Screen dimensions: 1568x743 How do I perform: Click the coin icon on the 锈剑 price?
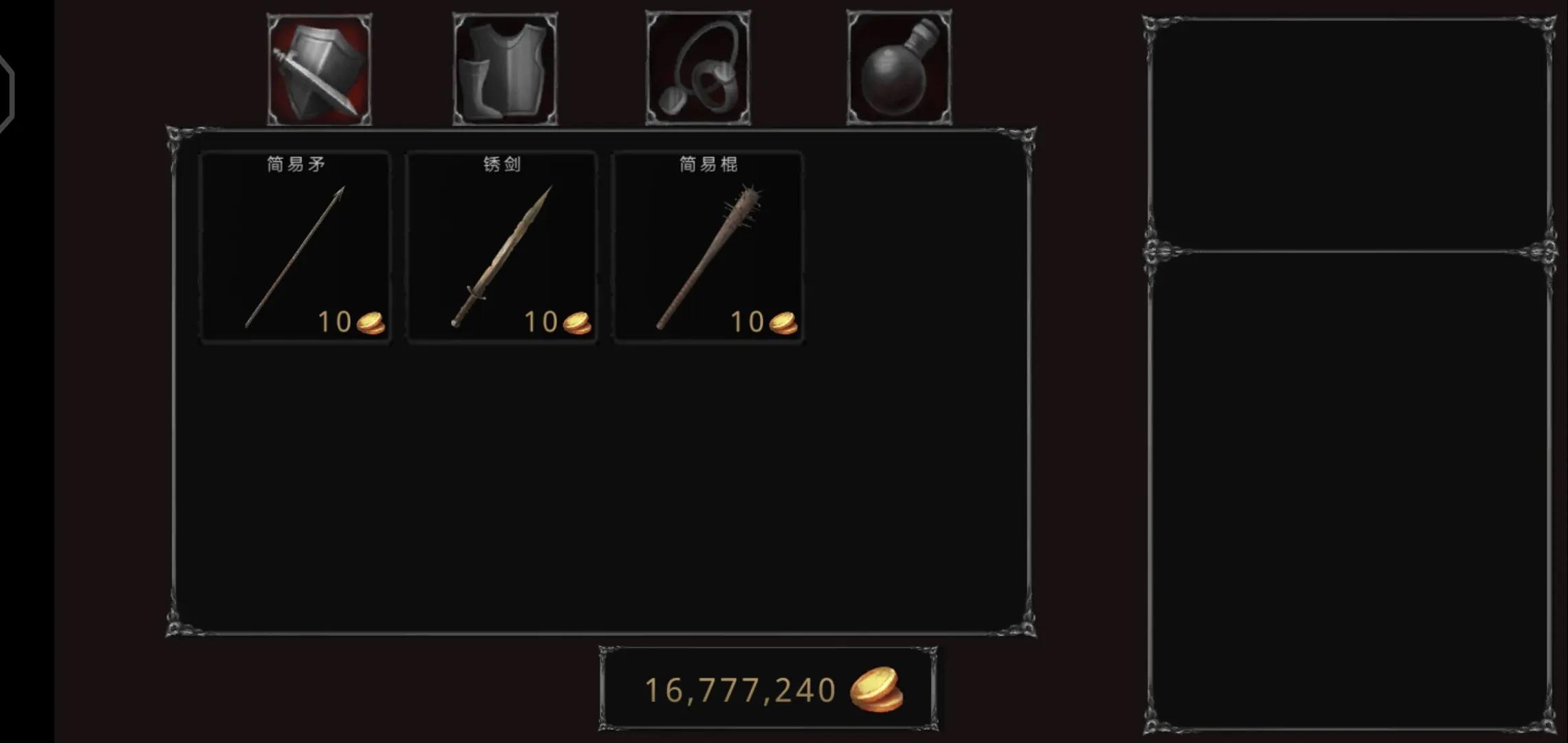click(x=578, y=321)
